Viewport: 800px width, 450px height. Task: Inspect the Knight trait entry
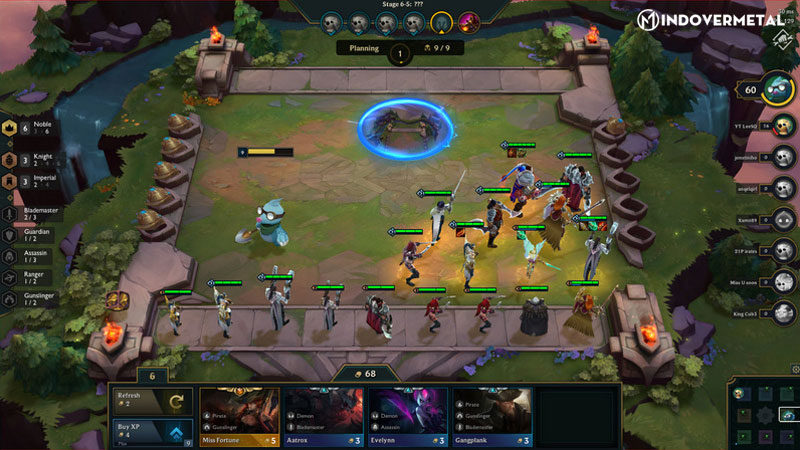tap(27, 157)
